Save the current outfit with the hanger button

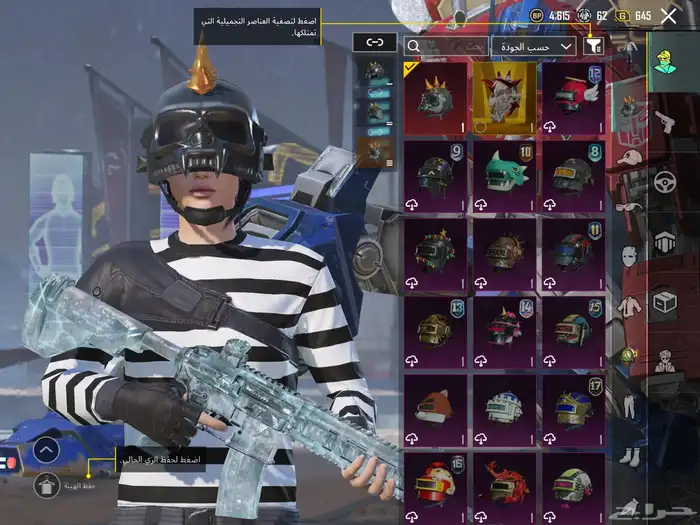(x=44, y=485)
